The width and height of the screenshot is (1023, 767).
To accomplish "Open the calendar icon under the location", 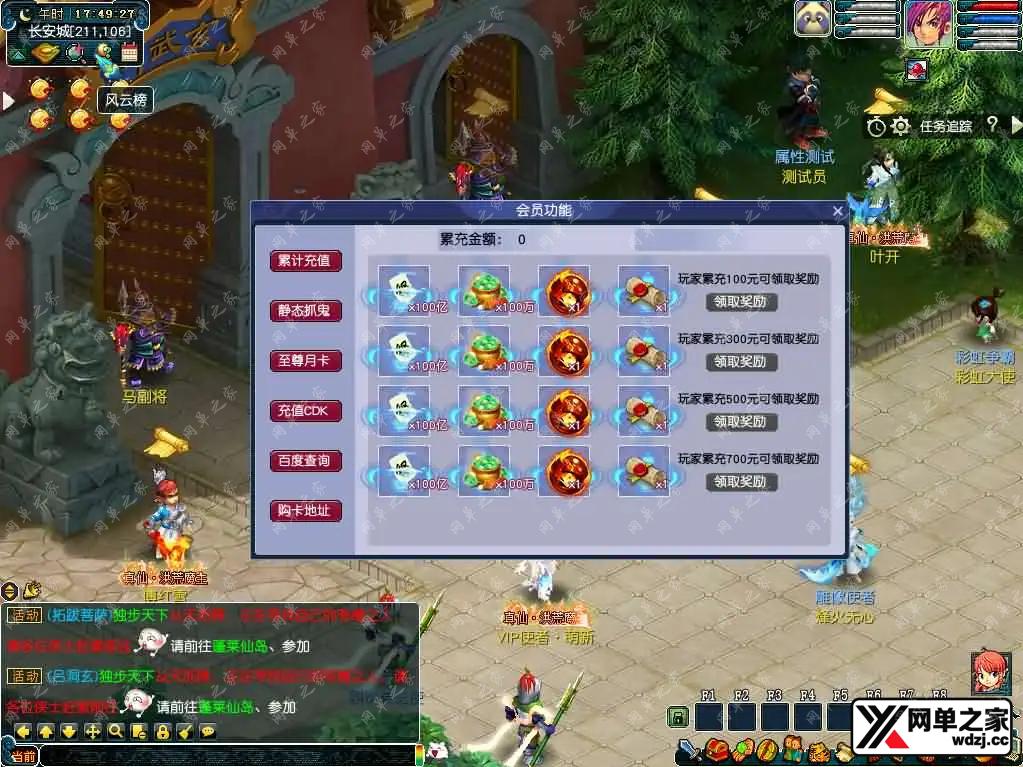I will 129,53.
